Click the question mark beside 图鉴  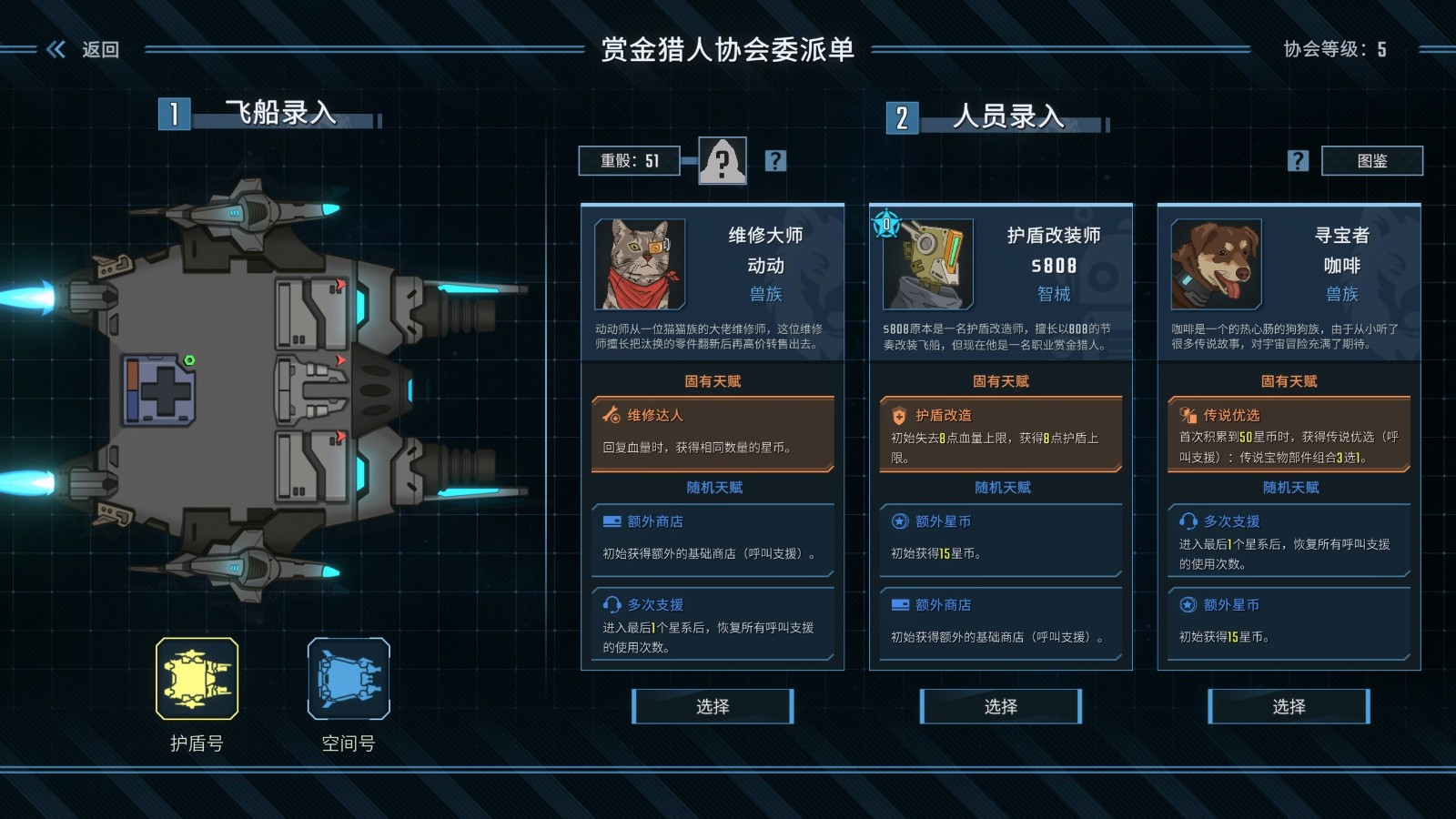(1298, 161)
